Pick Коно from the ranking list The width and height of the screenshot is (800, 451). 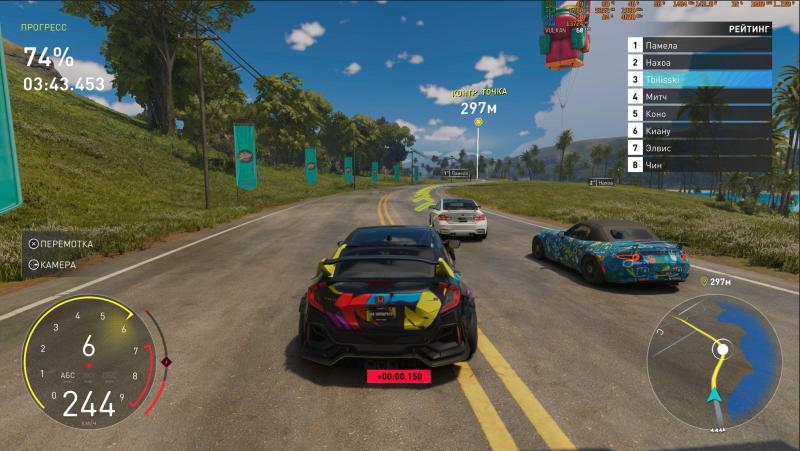(700, 113)
